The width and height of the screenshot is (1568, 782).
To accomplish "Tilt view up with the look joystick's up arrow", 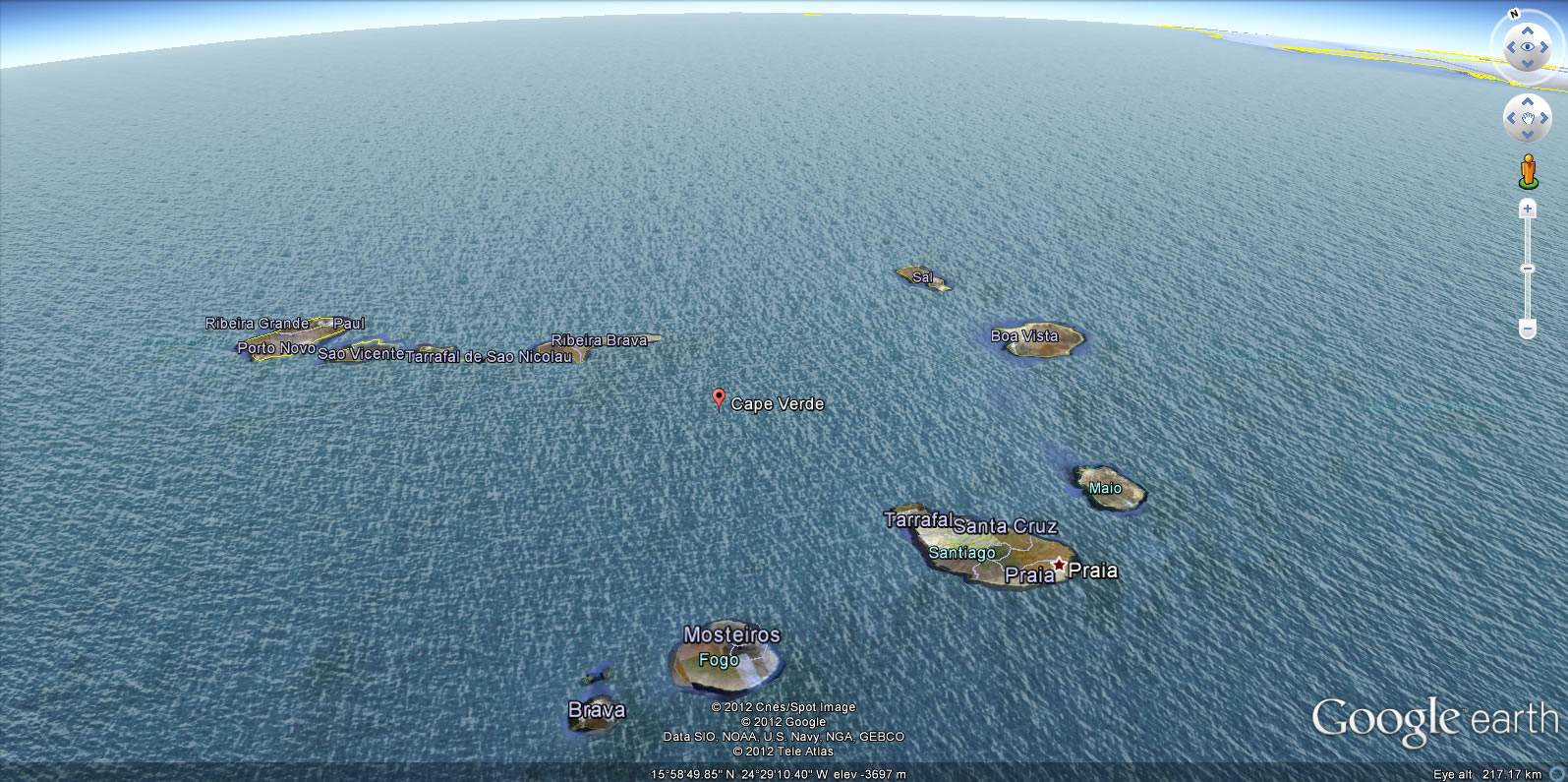I will click(1528, 30).
